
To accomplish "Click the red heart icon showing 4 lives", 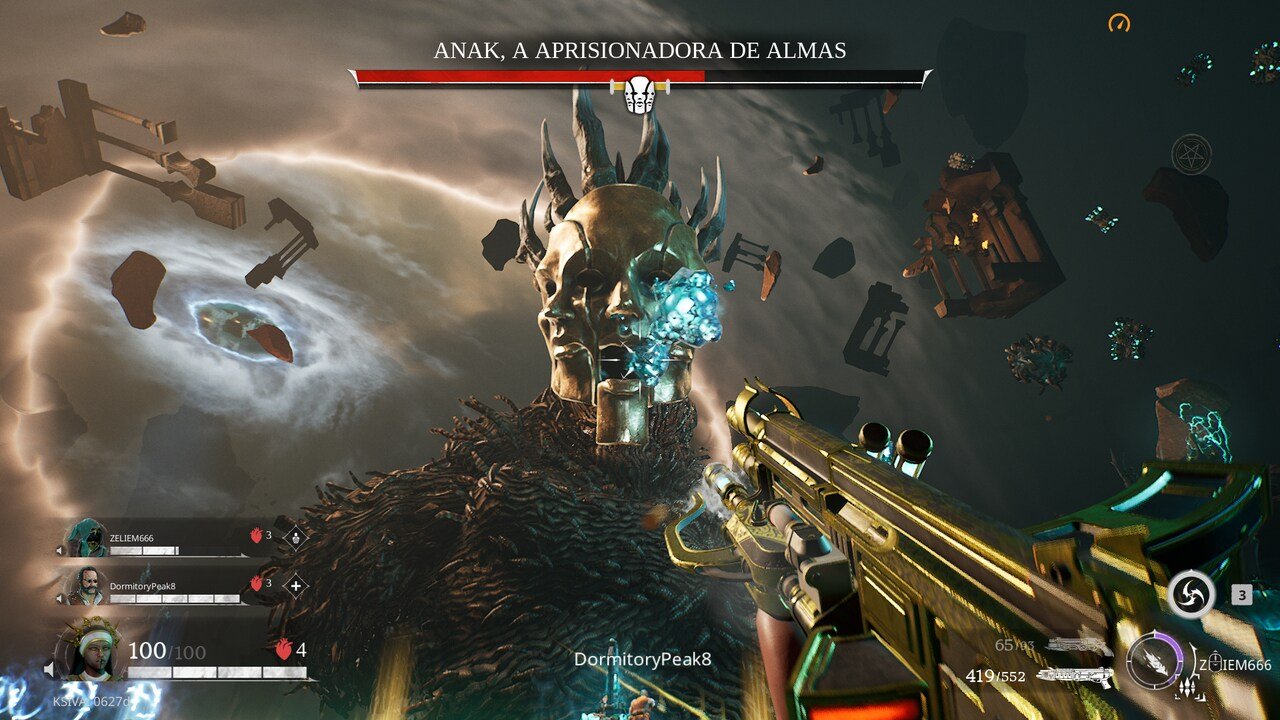I will pos(282,647).
